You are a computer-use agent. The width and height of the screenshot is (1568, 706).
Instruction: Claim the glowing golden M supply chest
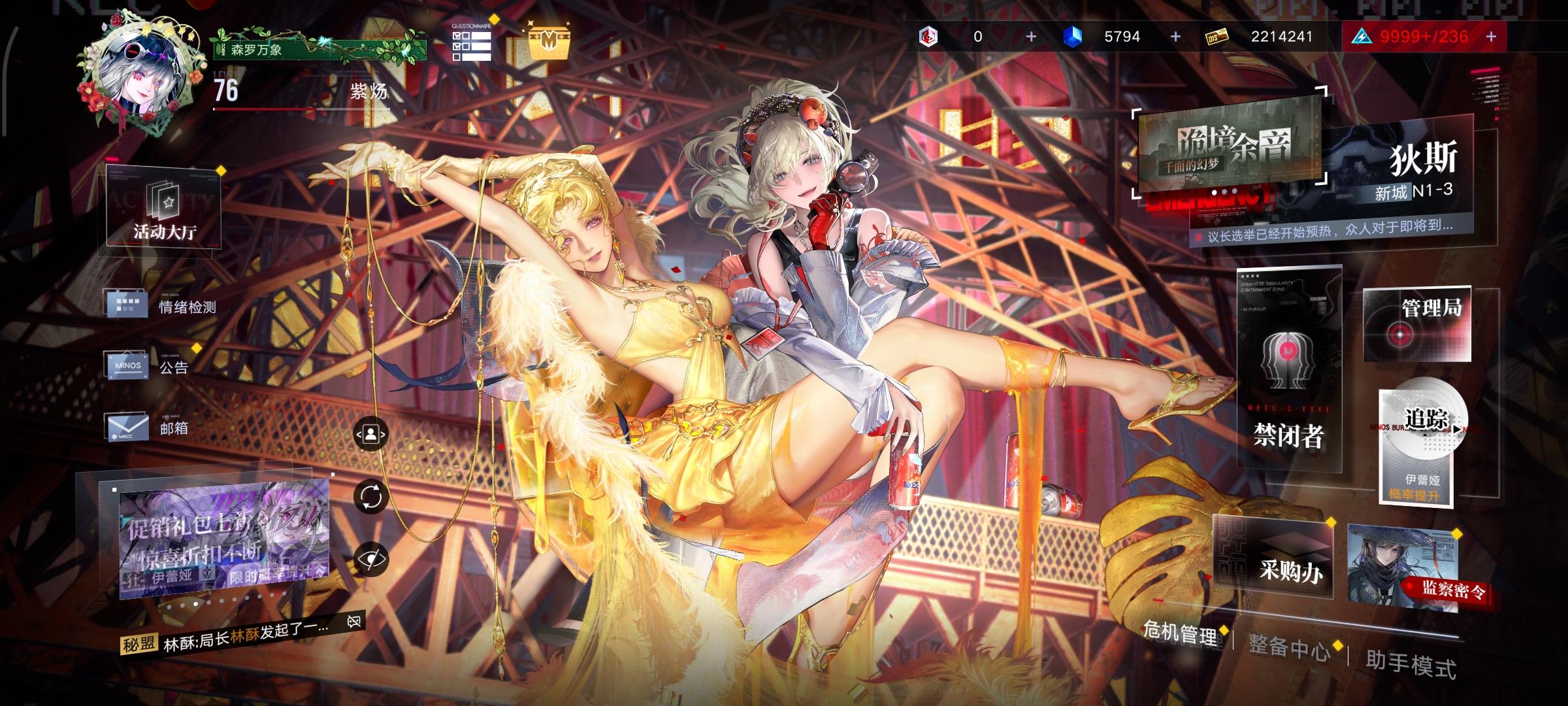coord(549,41)
